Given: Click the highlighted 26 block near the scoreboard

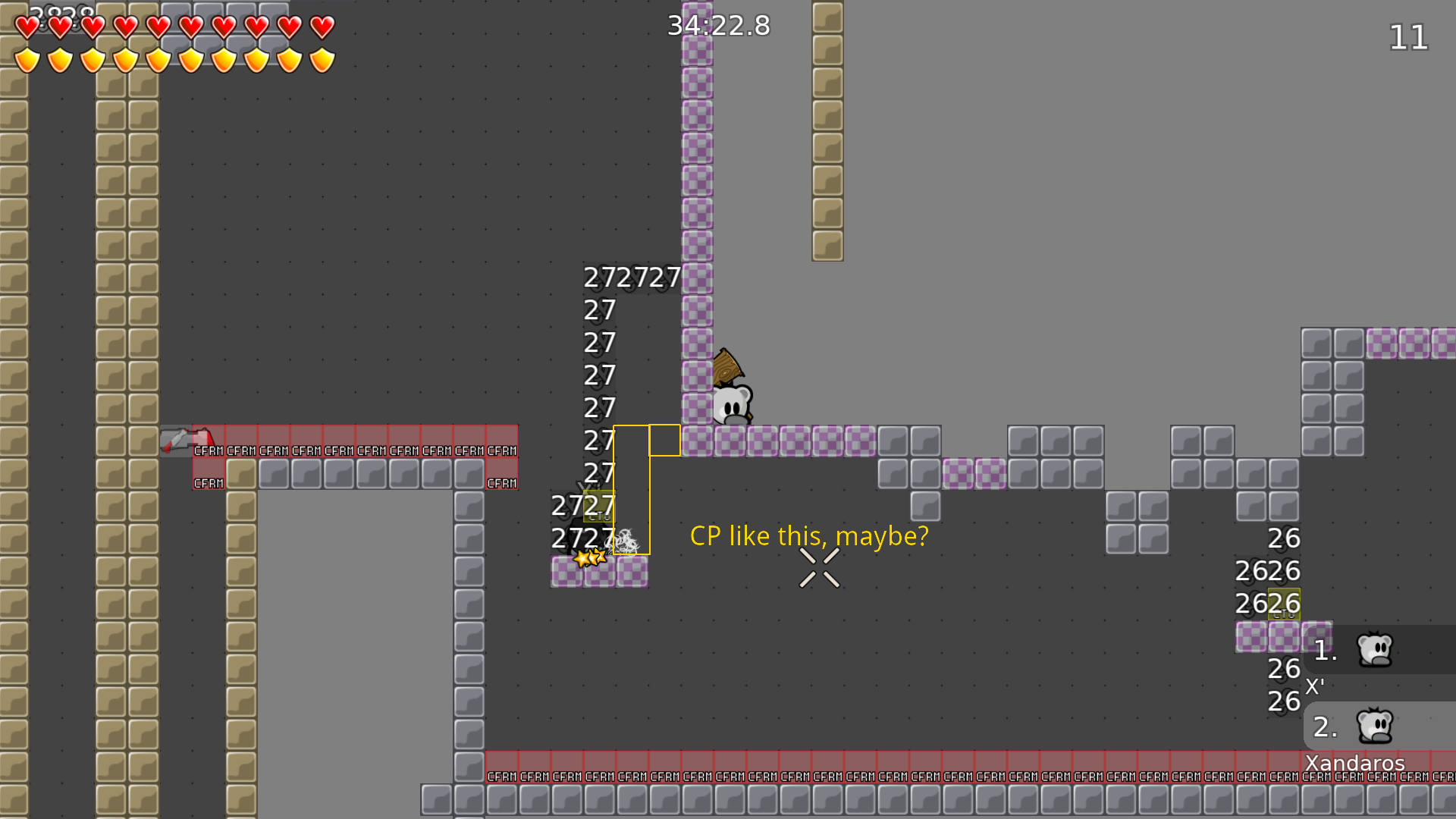Looking at the screenshot, I should click(x=1284, y=603).
